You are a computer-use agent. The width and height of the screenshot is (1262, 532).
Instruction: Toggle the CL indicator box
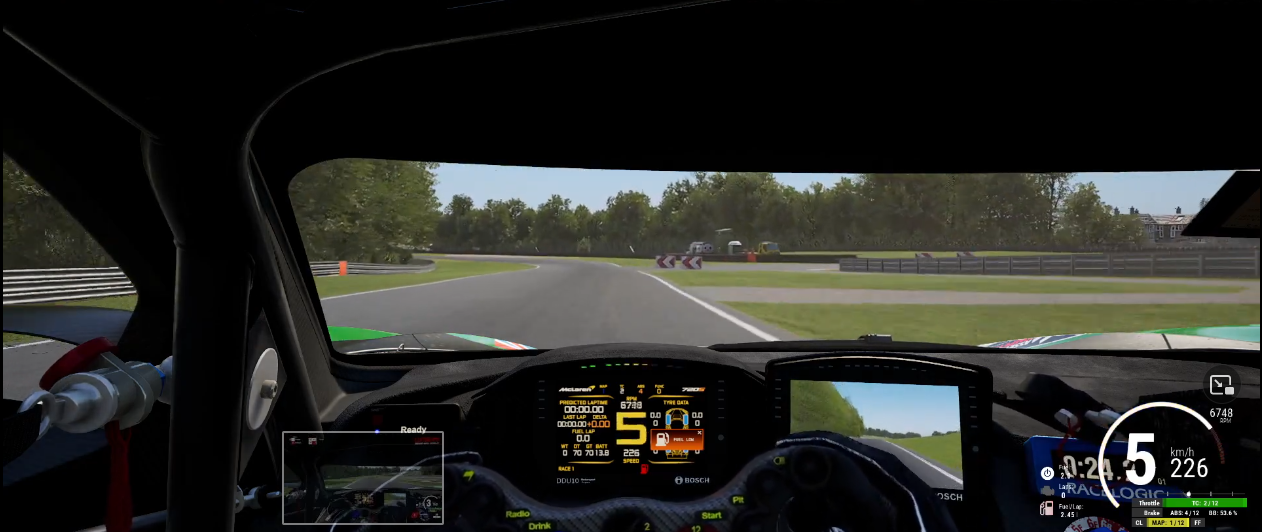tap(1138, 522)
